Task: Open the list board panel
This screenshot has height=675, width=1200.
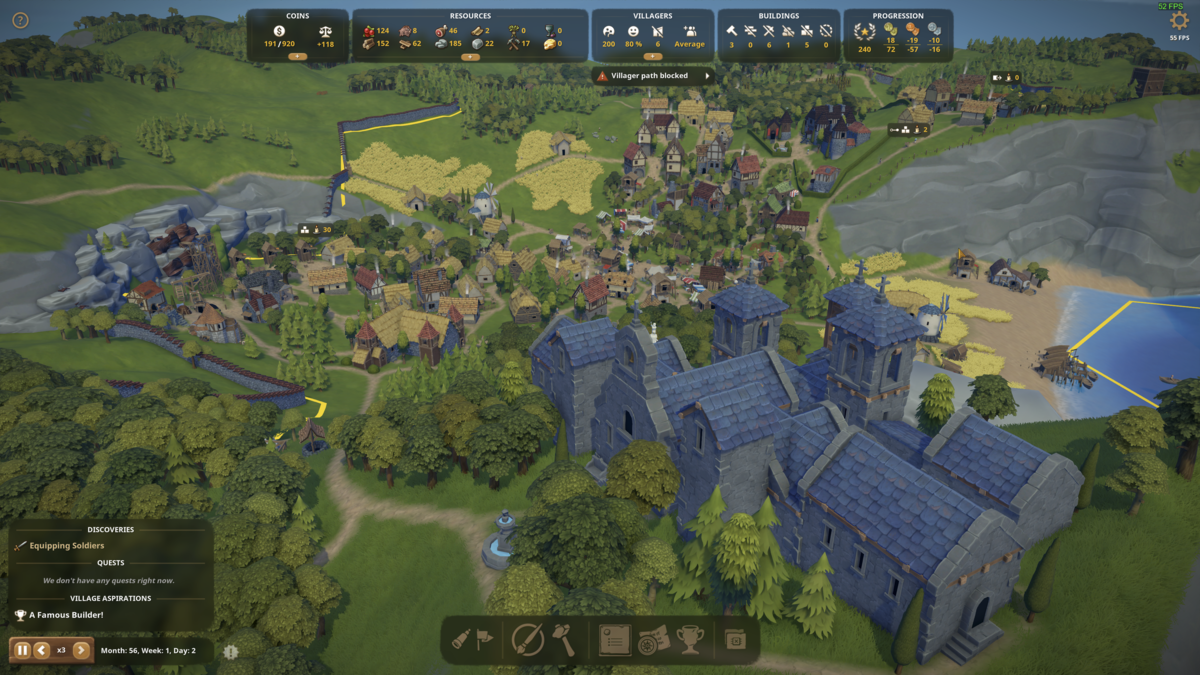Action: (614, 640)
